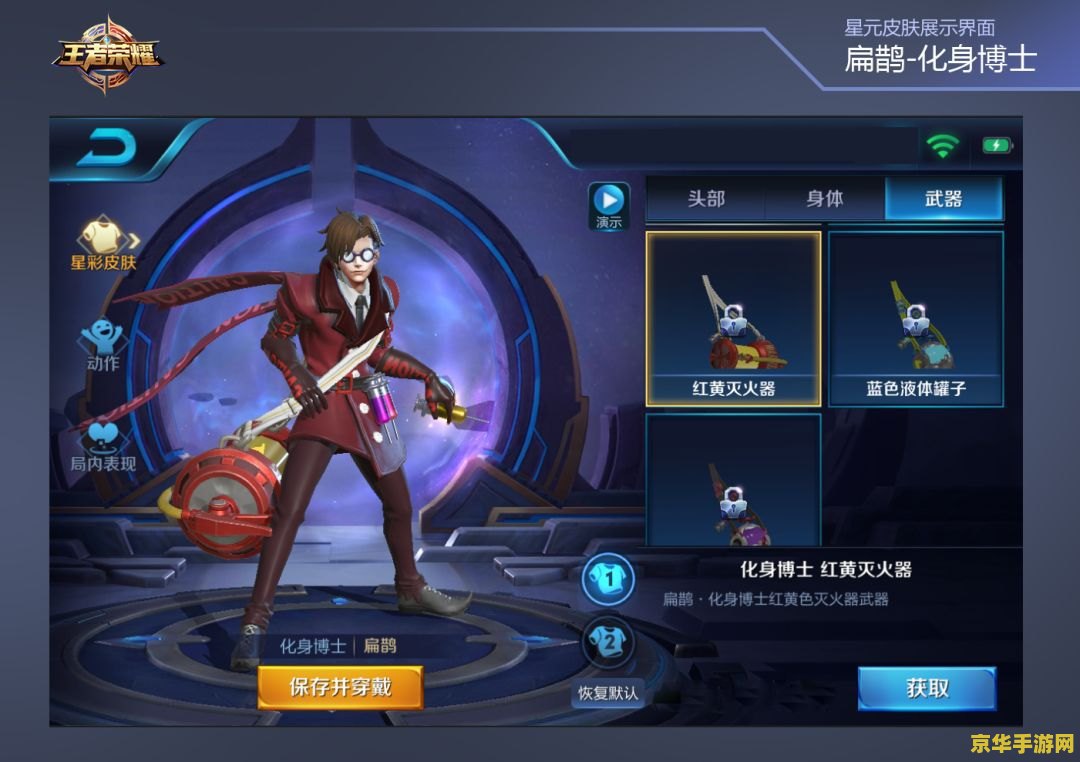This screenshot has width=1080, height=762.
Task: Select the 武器 tab
Action: (x=943, y=199)
